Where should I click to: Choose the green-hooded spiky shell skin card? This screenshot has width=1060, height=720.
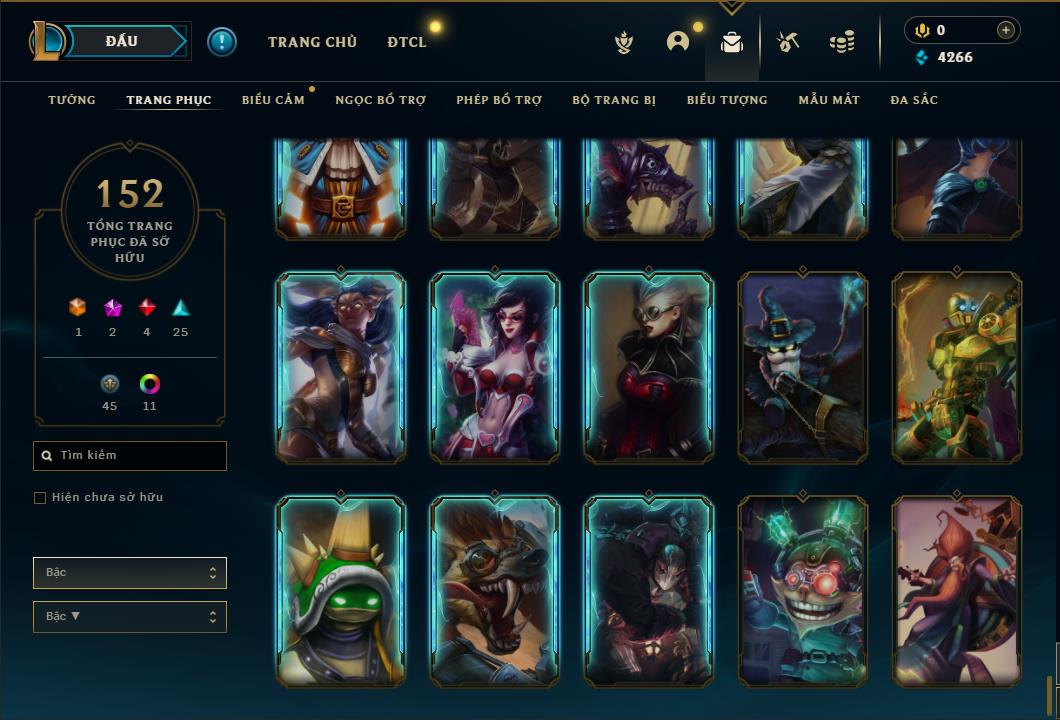340,591
